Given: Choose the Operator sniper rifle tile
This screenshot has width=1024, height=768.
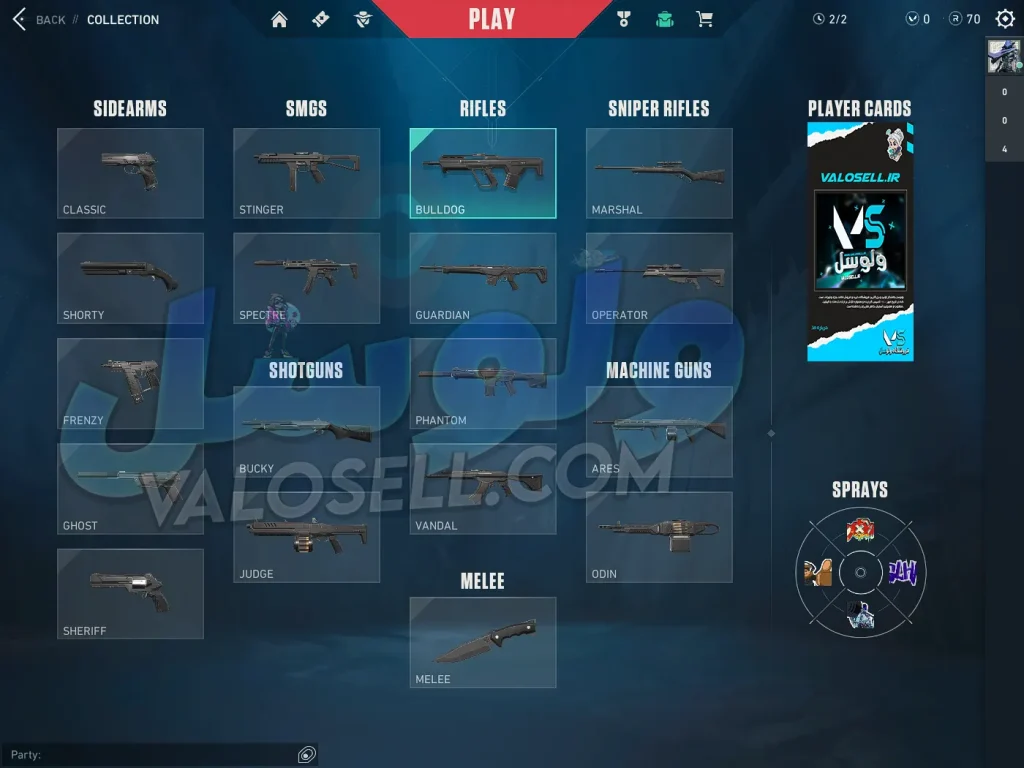Looking at the screenshot, I should point(659,278).
